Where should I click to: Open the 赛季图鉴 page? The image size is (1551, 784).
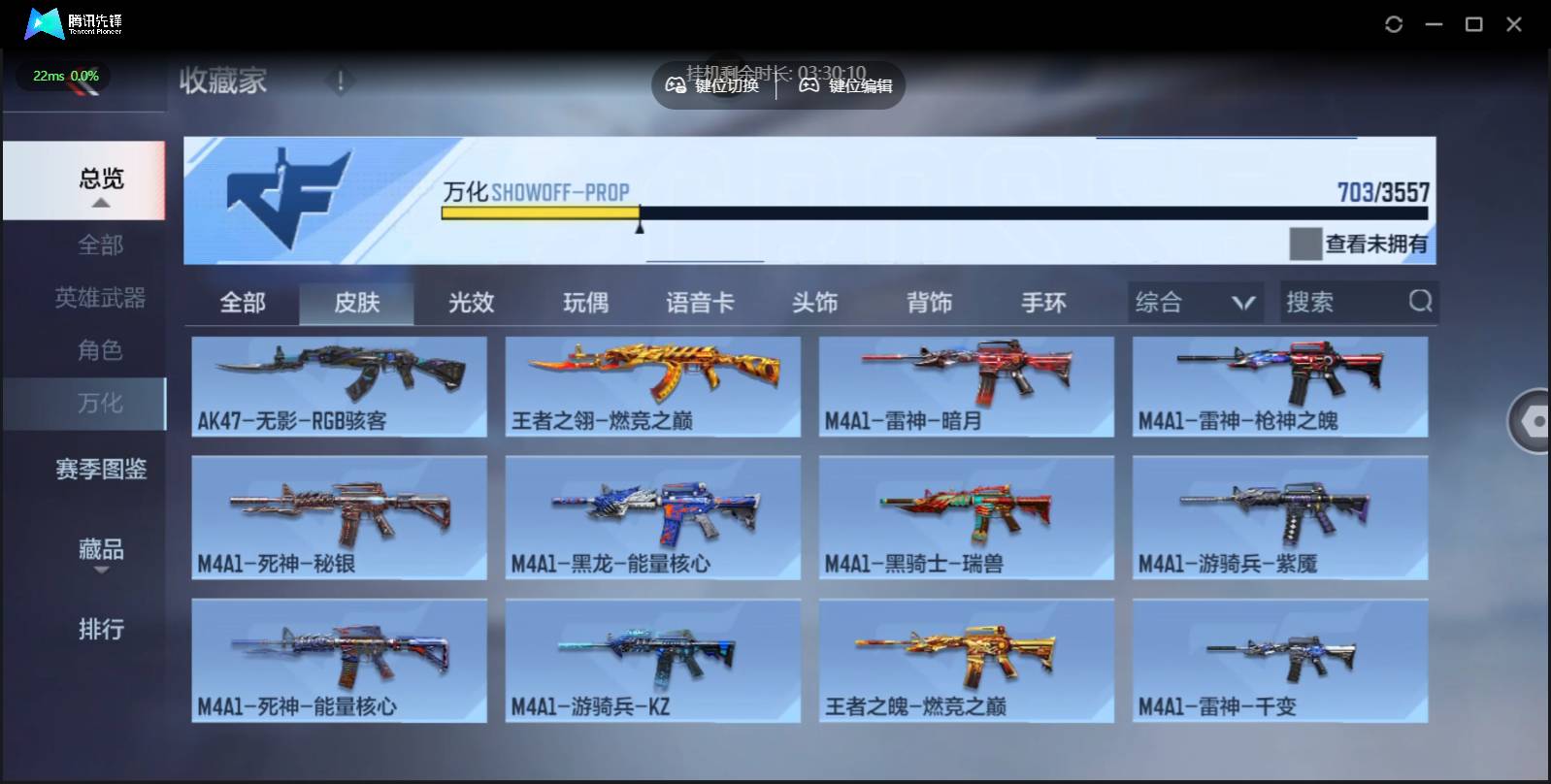[x=100, y=469]
